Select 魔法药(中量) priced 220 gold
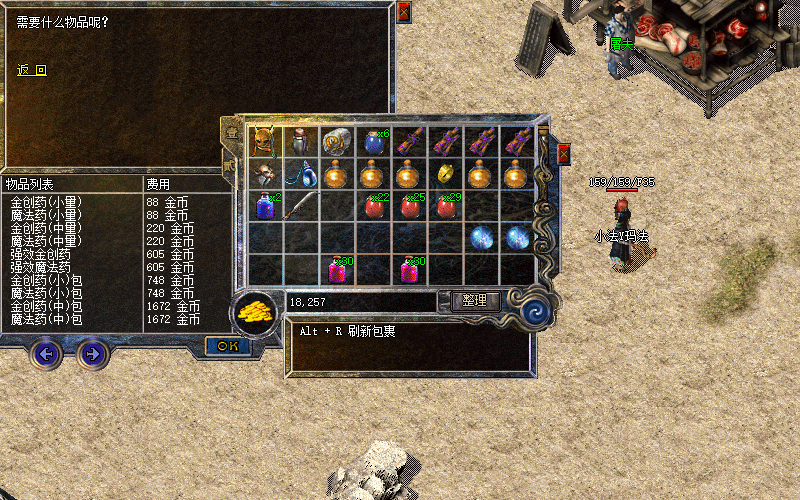Viewport: 800px width, 500px height. point(46,240)
